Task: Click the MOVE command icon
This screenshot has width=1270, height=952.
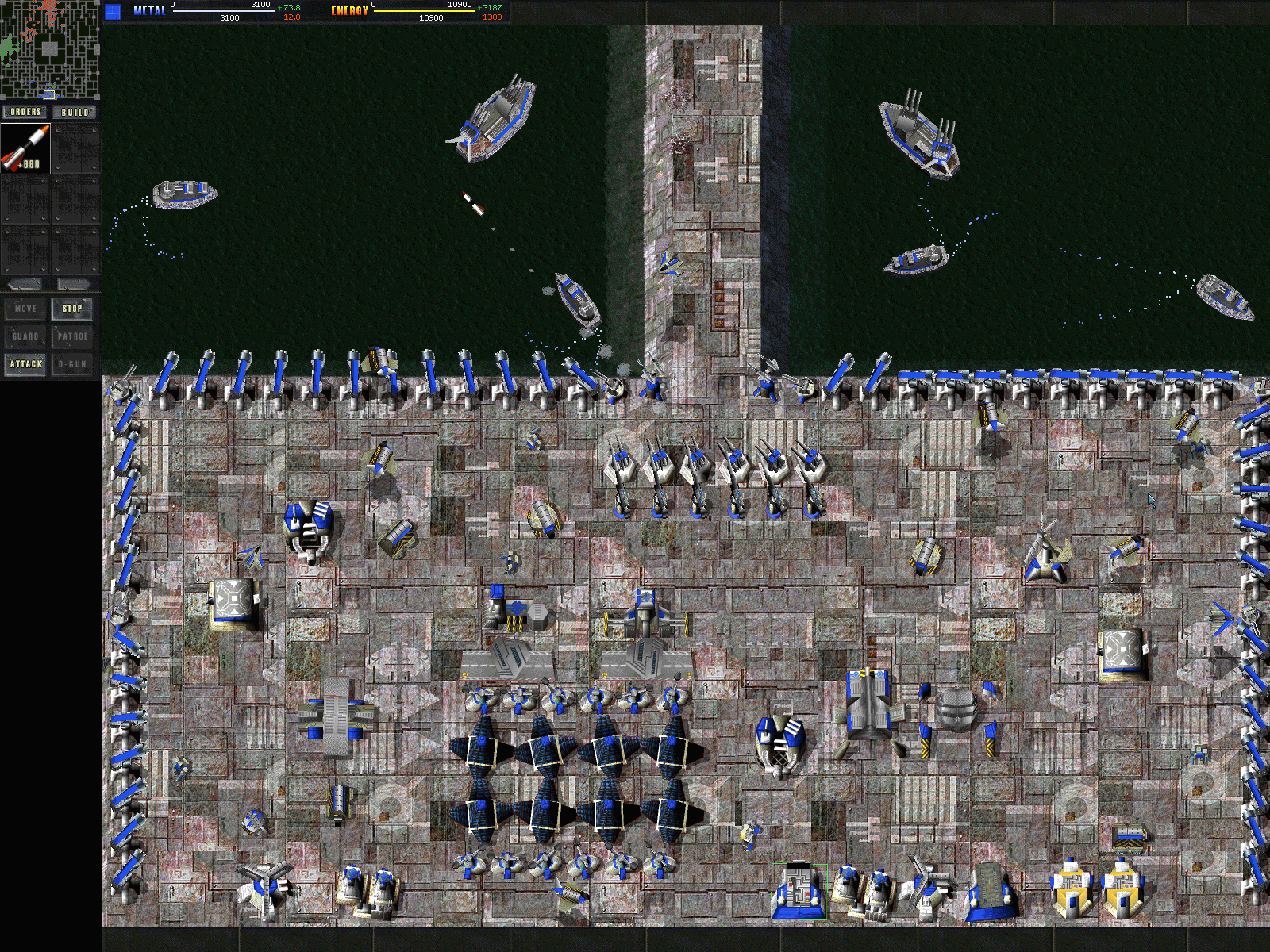Action: 25,309
